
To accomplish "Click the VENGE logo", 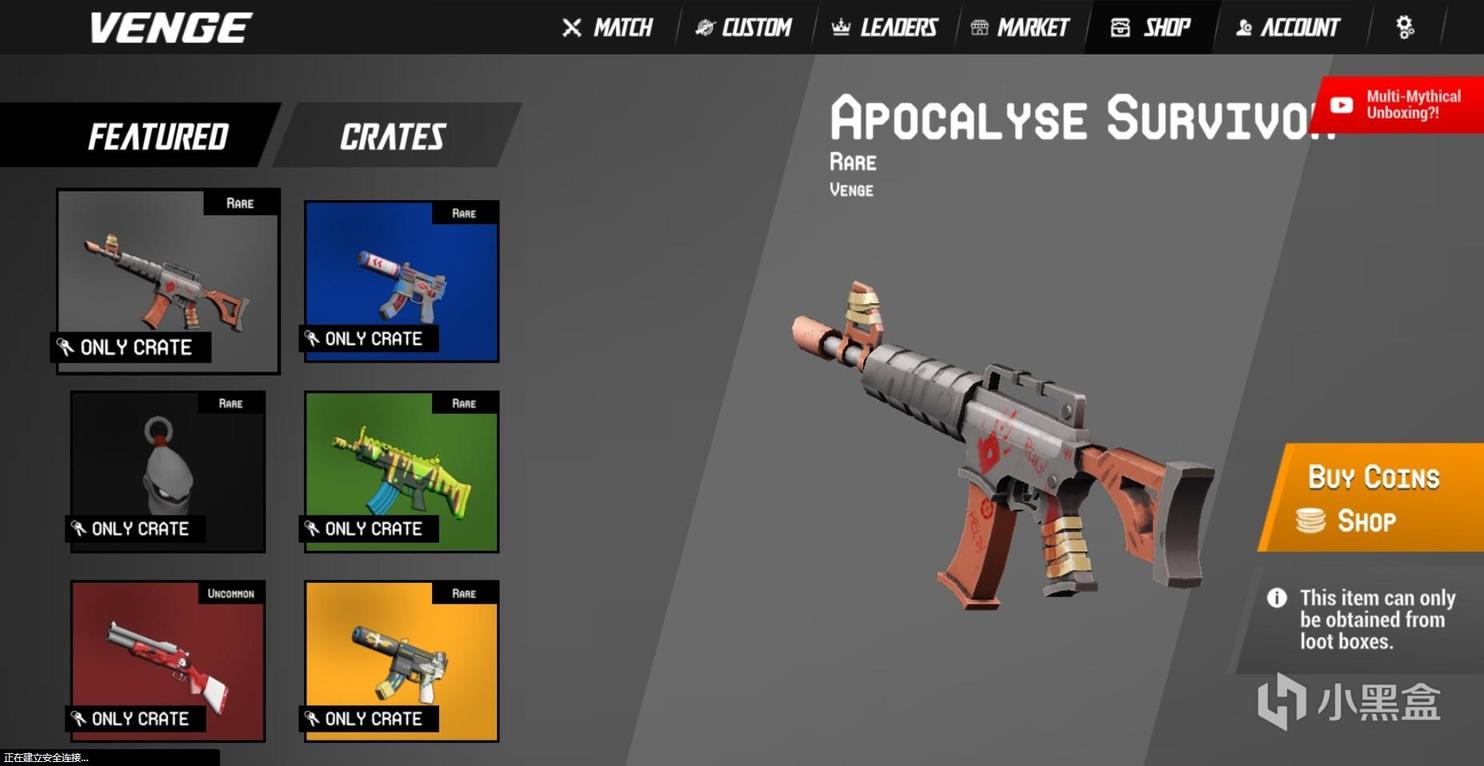I will 171,28.
